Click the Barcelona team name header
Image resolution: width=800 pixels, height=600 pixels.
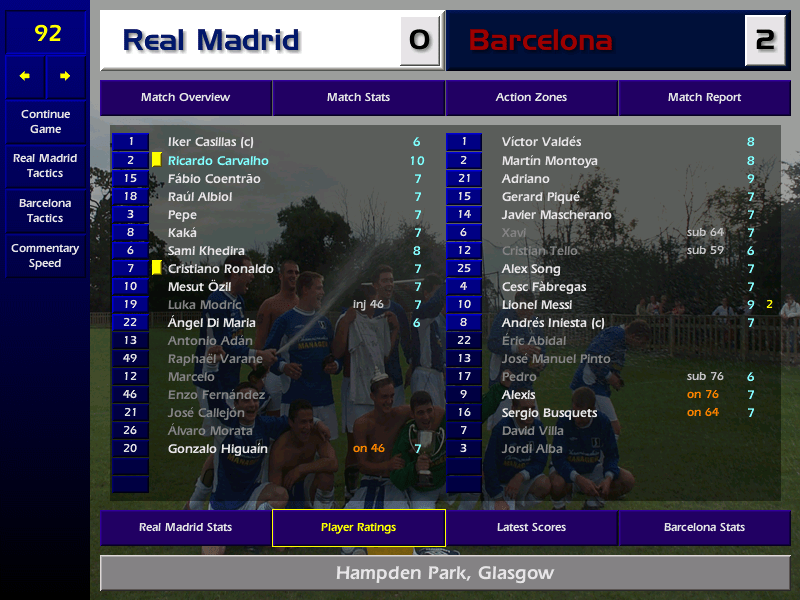click(x=540, y=40)
